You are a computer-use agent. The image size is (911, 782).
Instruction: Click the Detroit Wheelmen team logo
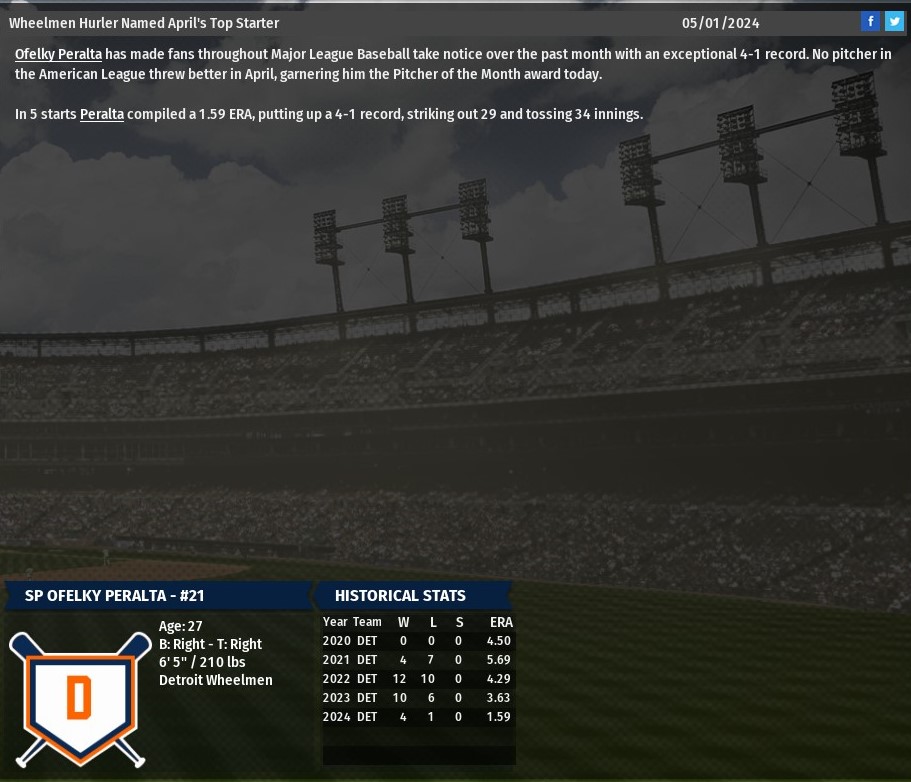[x=80, y=697]
